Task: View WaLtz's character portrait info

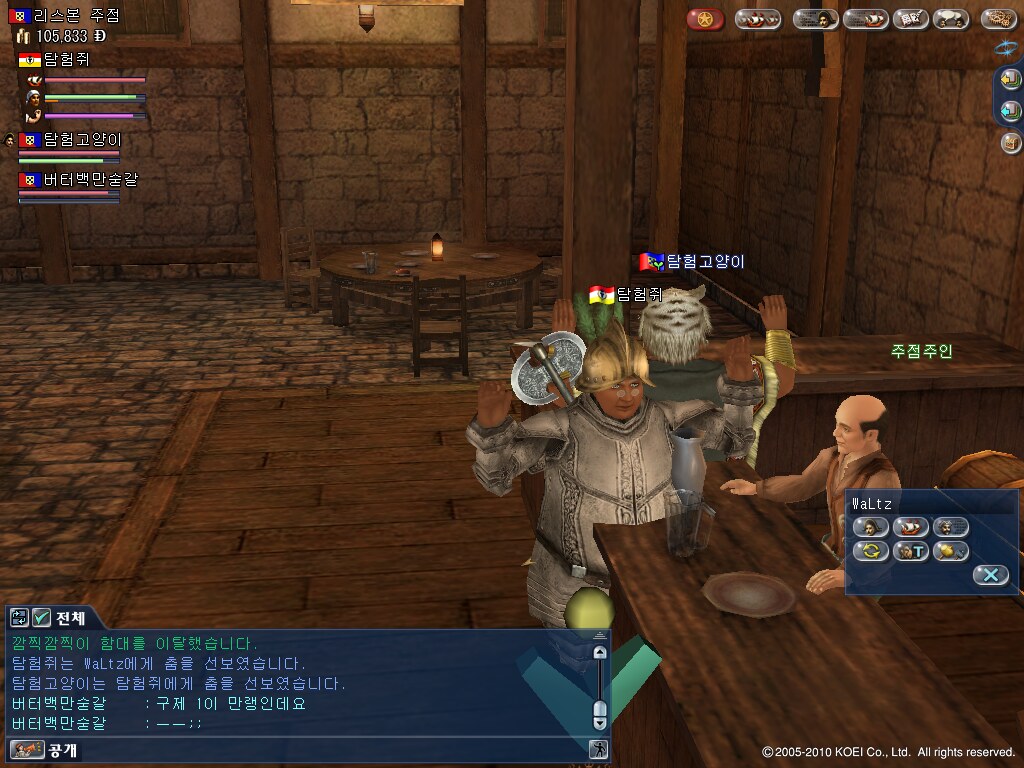Action: point(870,527)
